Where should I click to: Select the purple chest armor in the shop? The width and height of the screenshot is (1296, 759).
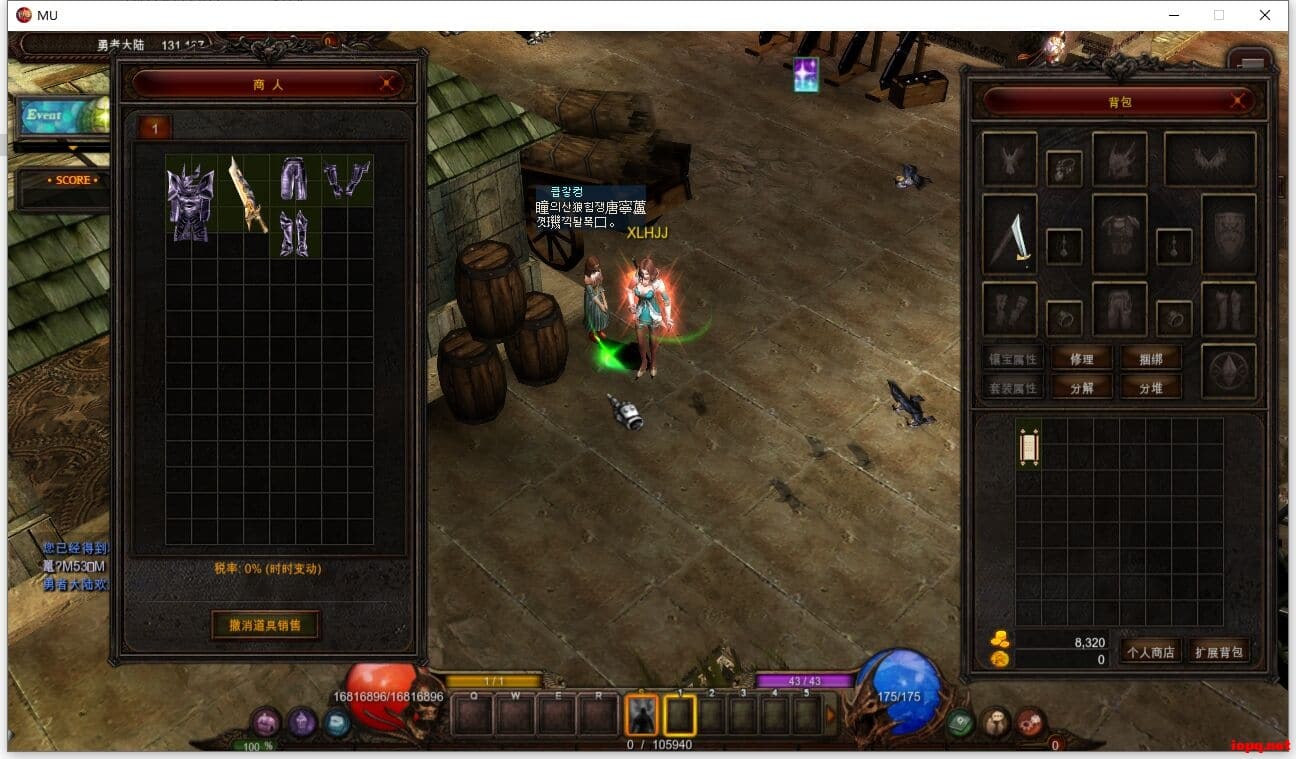(190, 201)
